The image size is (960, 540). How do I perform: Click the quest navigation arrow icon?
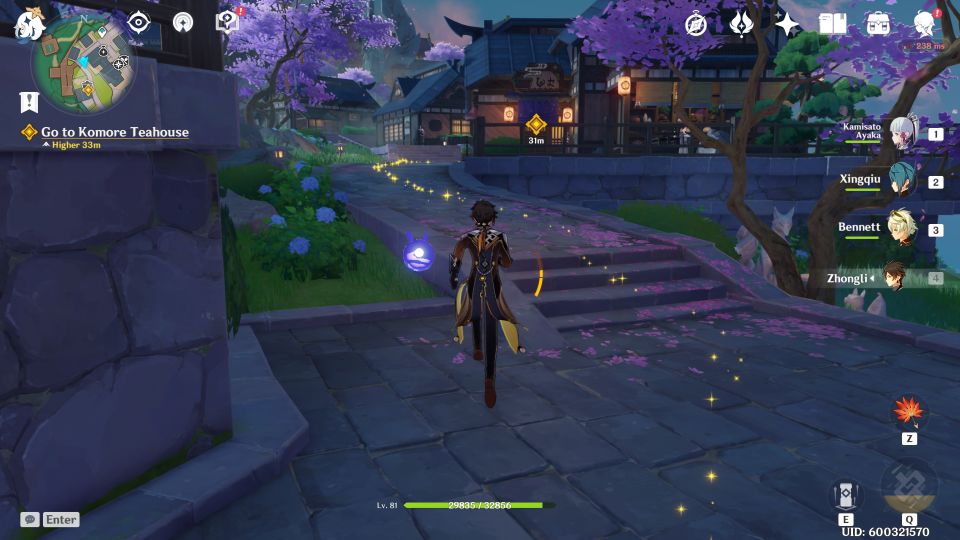[183, 23]
